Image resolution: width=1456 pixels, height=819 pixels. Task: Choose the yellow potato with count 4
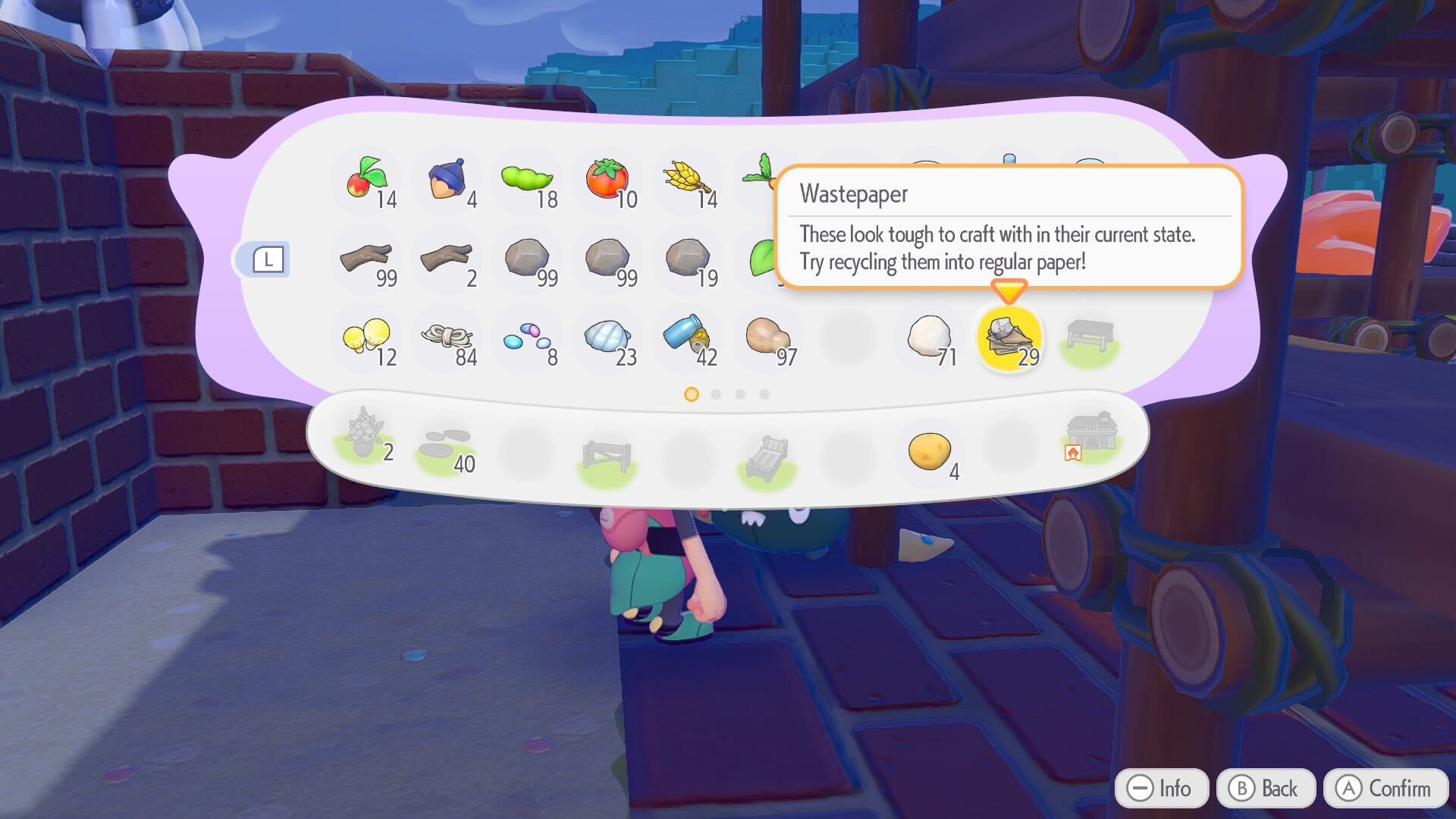[x=930, y=452]
